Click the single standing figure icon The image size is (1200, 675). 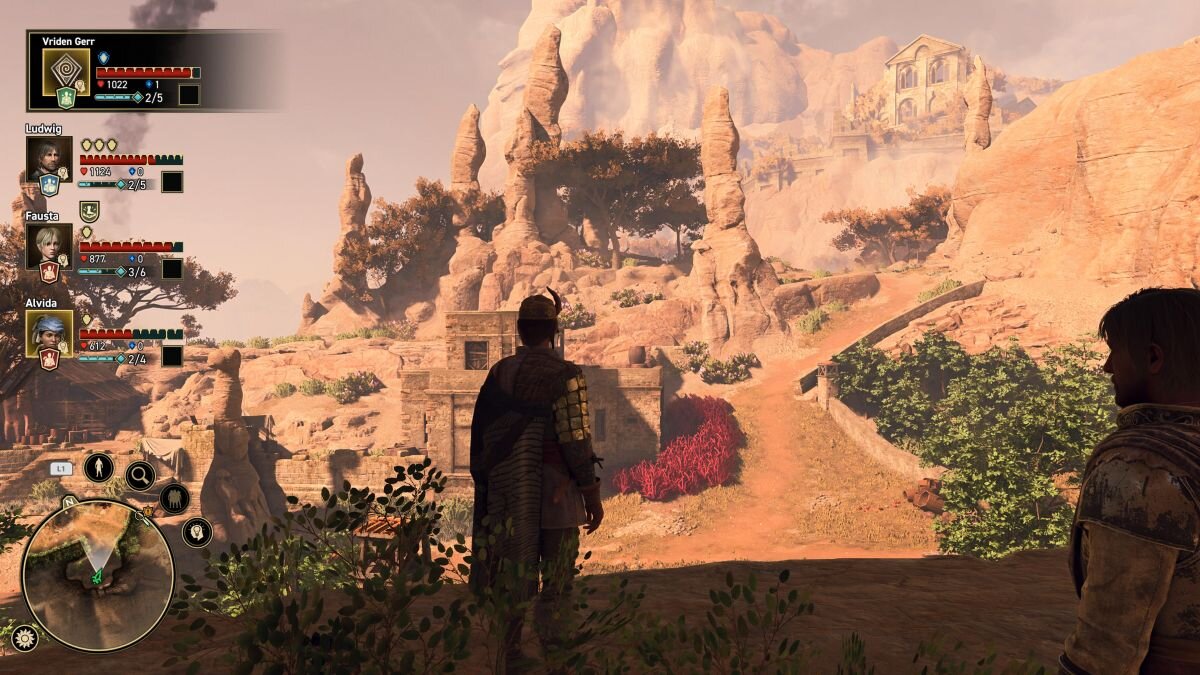(x=98, y=467)
